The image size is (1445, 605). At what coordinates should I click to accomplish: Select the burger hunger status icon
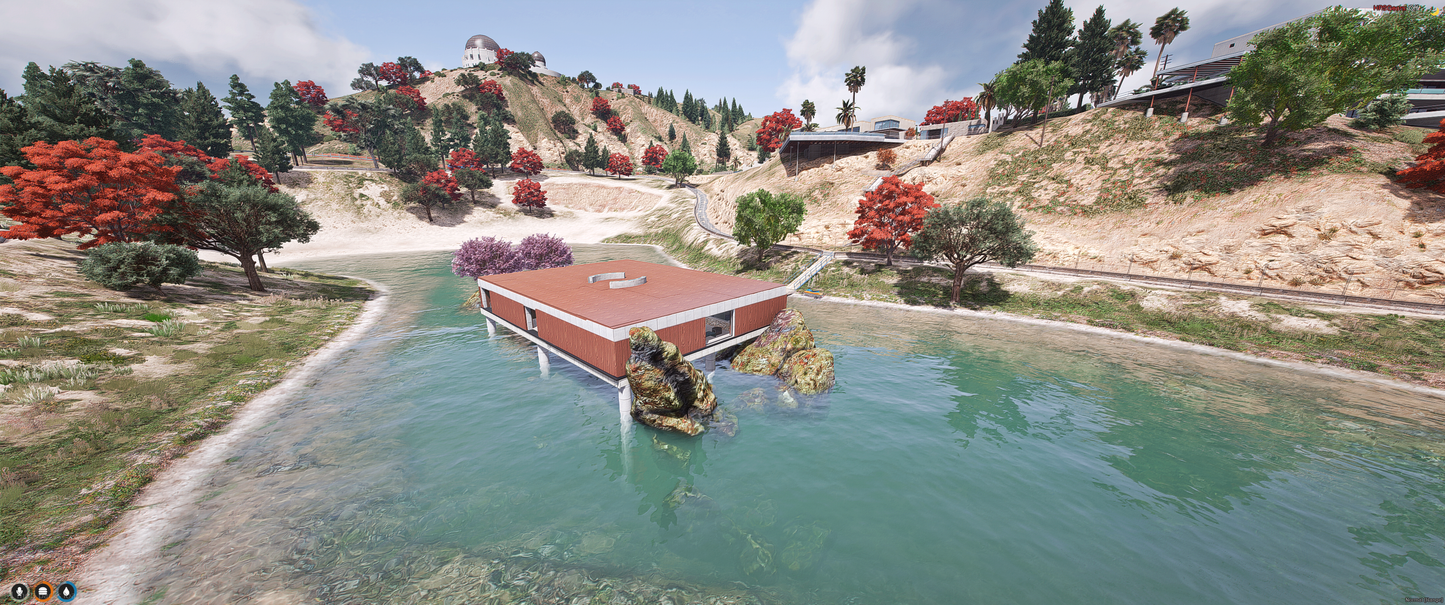click(x=43, y=591)
